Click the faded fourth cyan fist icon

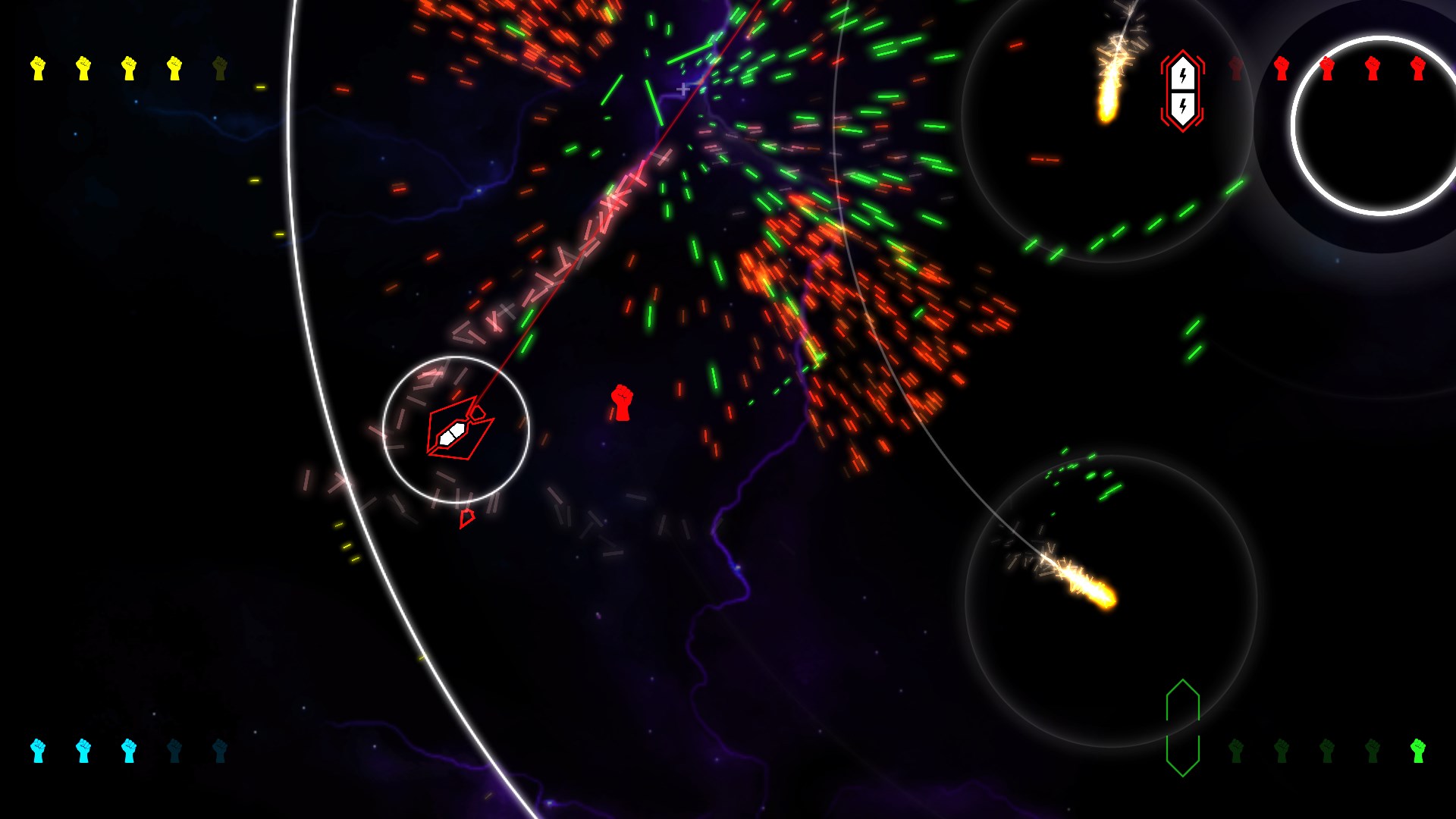pyautogui.click(x=174, y=752)
